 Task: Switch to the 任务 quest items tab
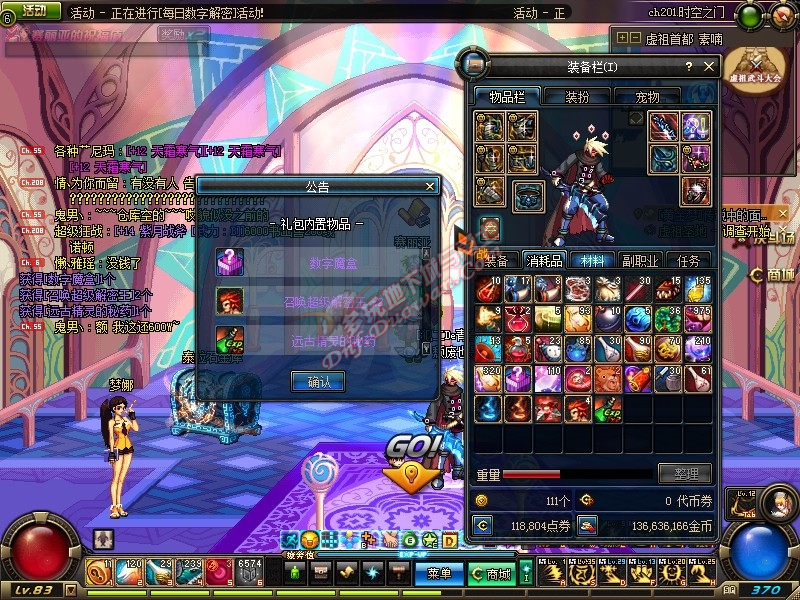[x=689, y=260]
